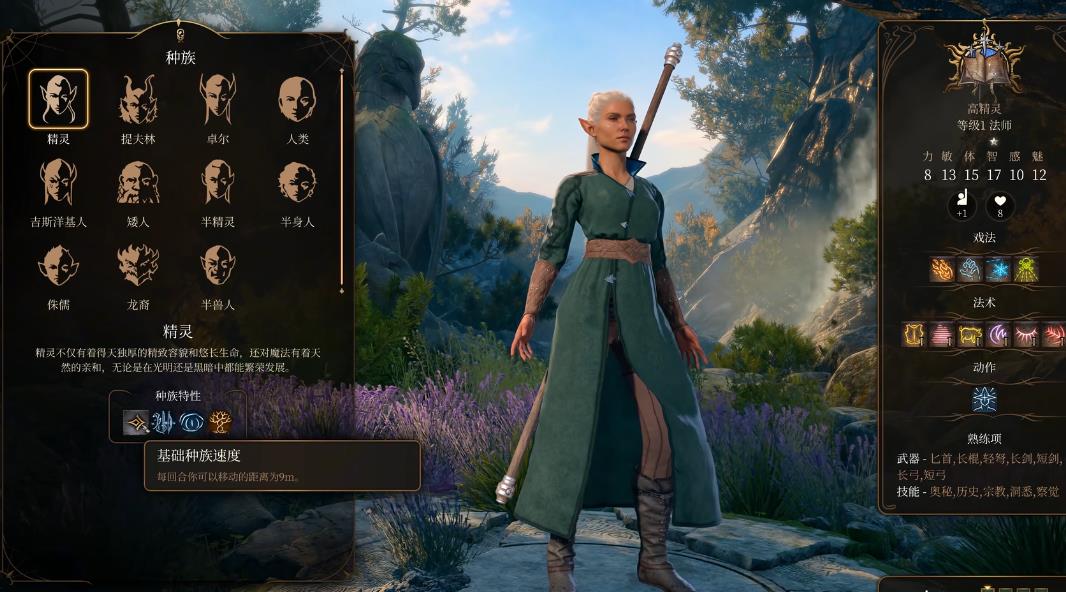
Task: Select the 侏儒 (Gnome) race
Action: pos(58,265)
